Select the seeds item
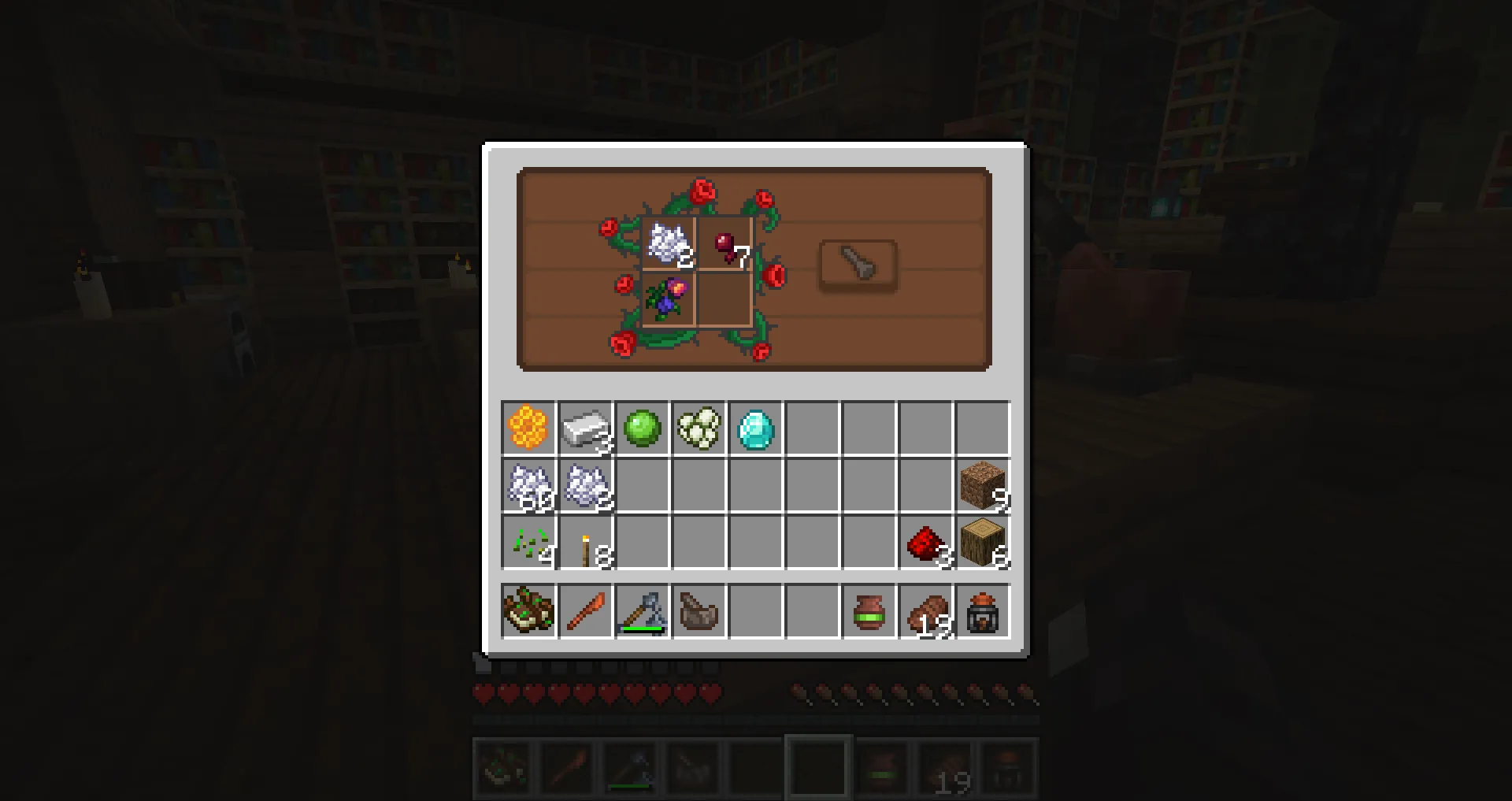This screenshot has height=801, width=1512. [x=529, y=543]
